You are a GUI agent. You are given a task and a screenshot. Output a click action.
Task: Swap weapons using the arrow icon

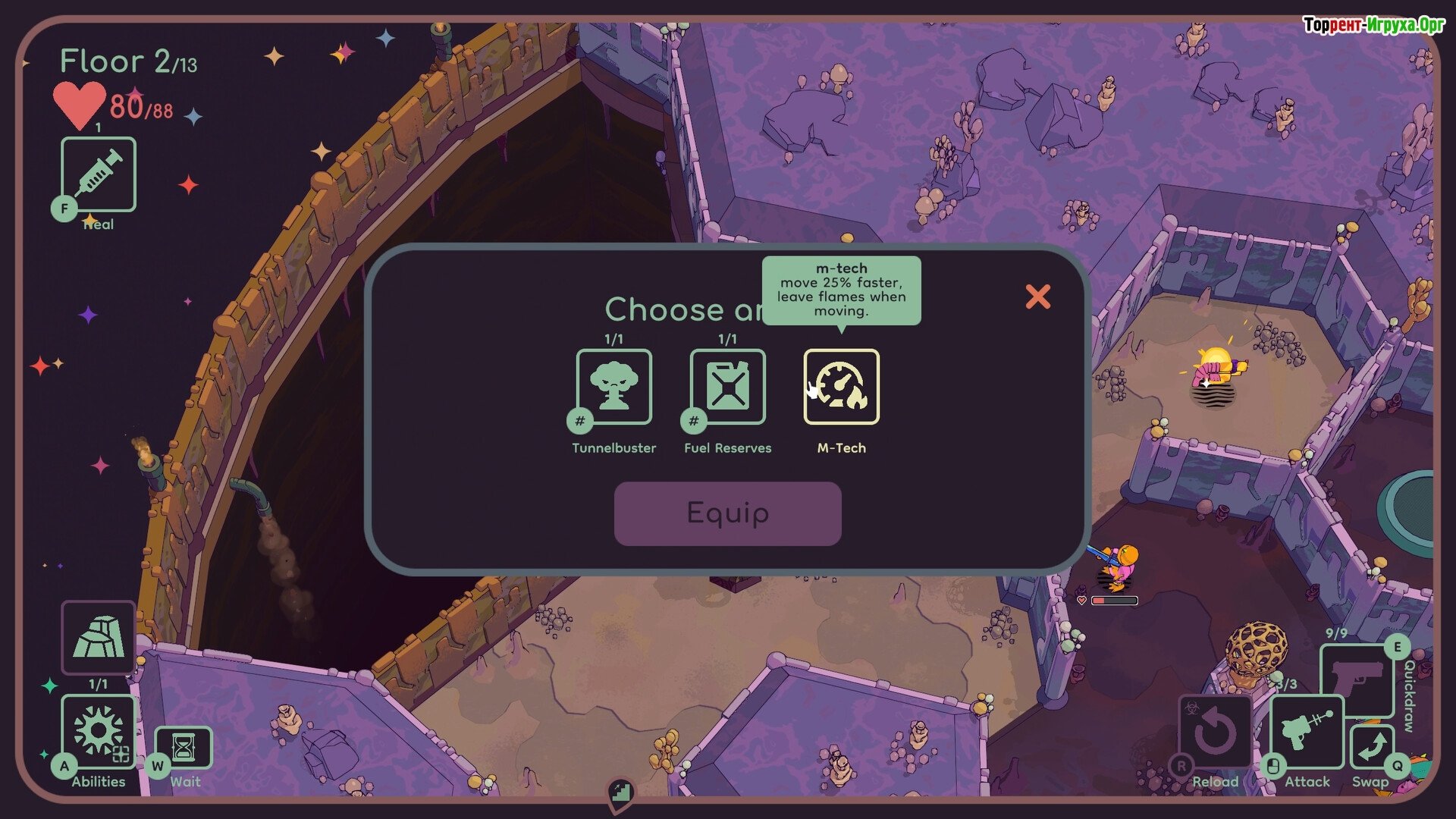(x=1371, y=747)
